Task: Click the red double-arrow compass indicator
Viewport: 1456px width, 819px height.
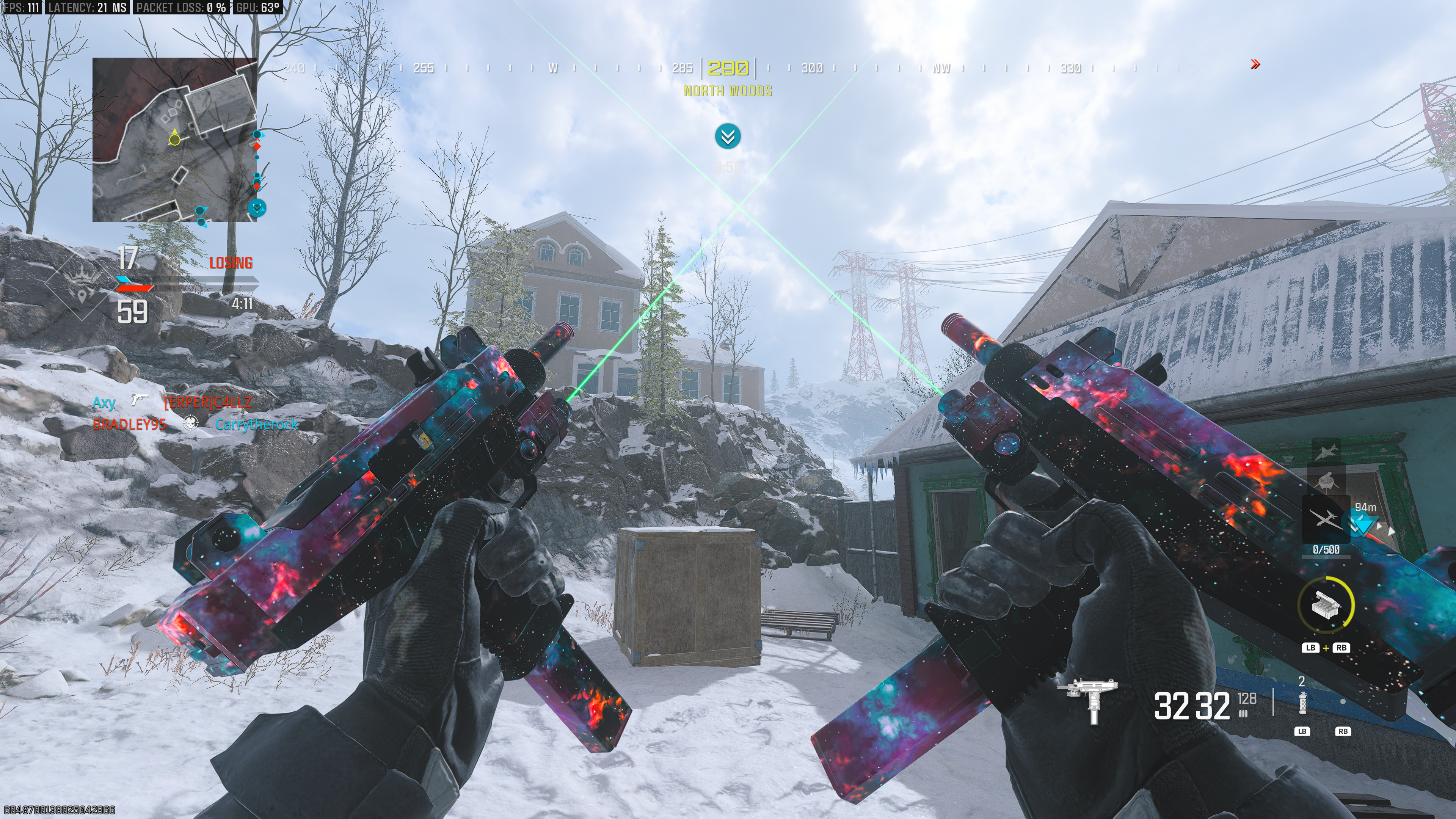Action: pos(1255,64)
